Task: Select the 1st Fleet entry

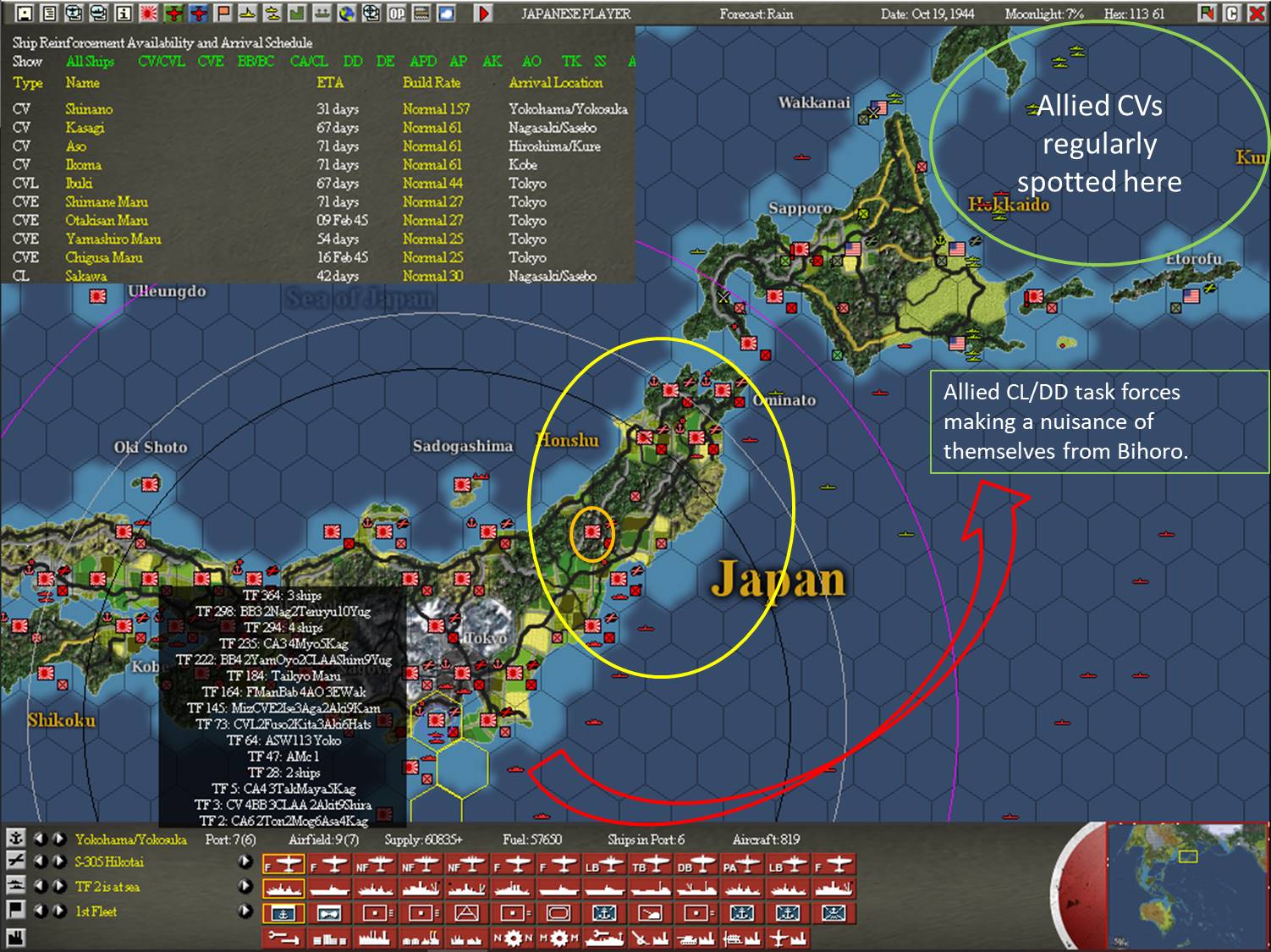Action: tap(97, 911)
